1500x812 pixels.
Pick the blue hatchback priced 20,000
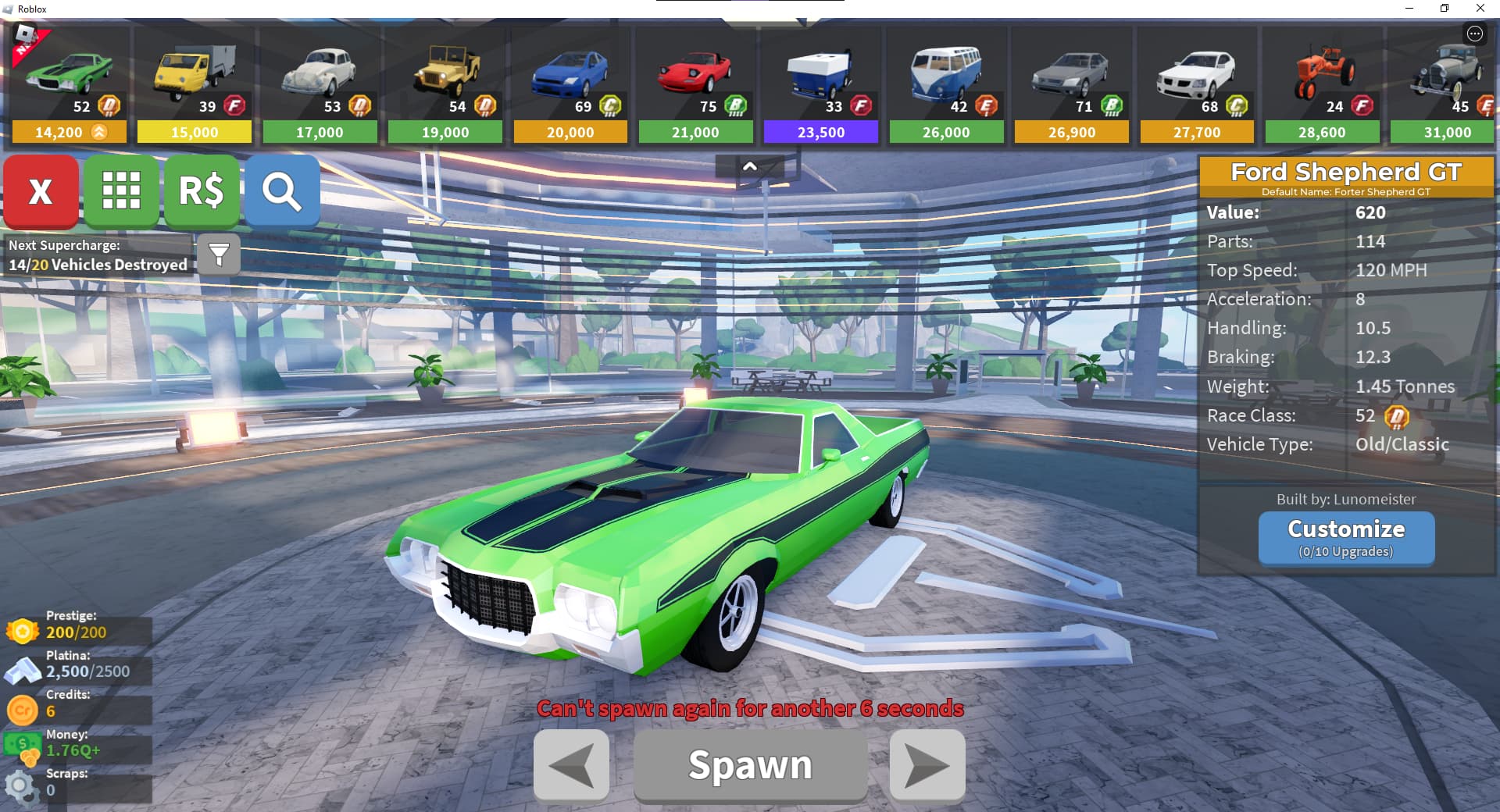click(570, 86)
